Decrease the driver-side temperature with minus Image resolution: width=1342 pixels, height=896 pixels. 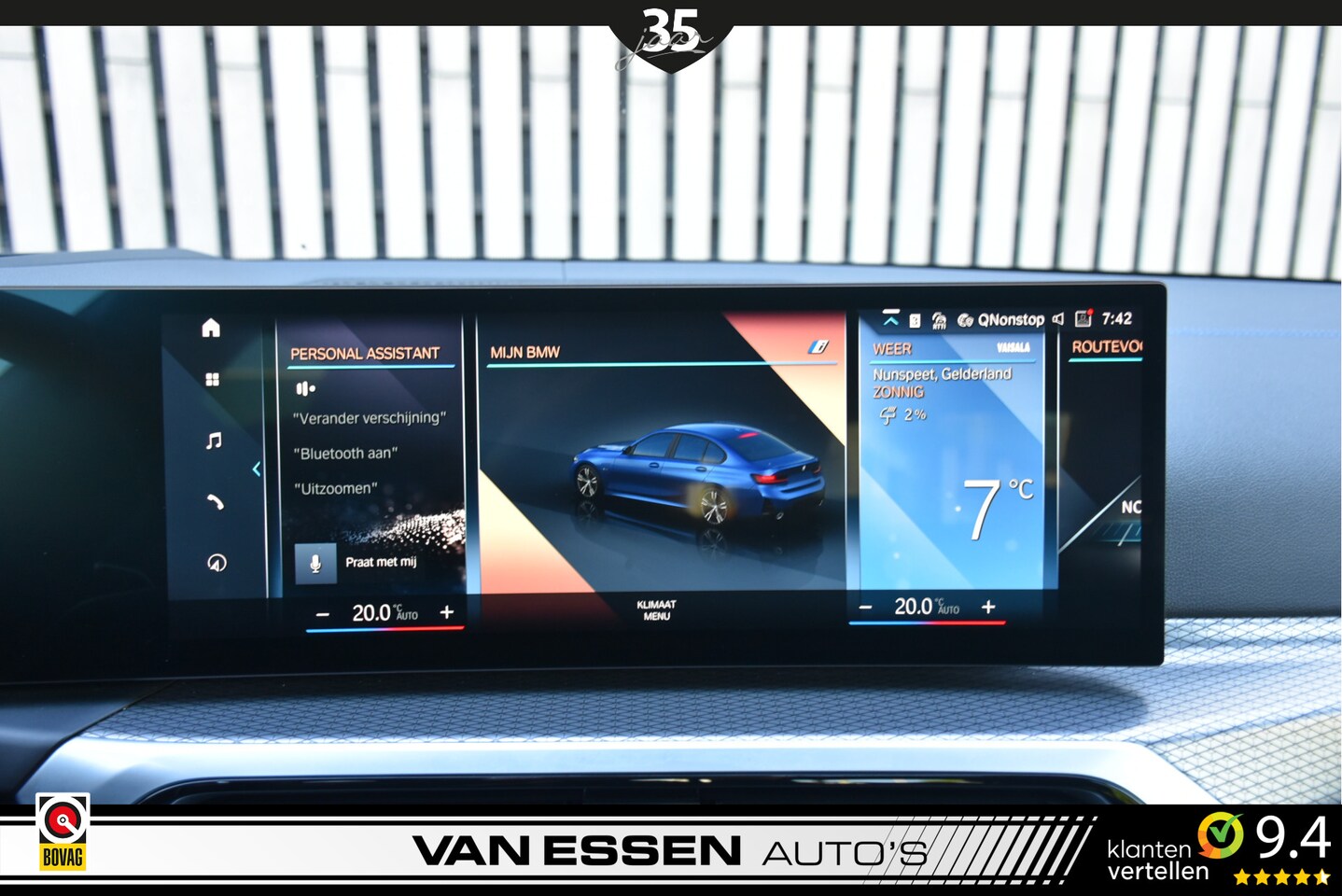323,614
